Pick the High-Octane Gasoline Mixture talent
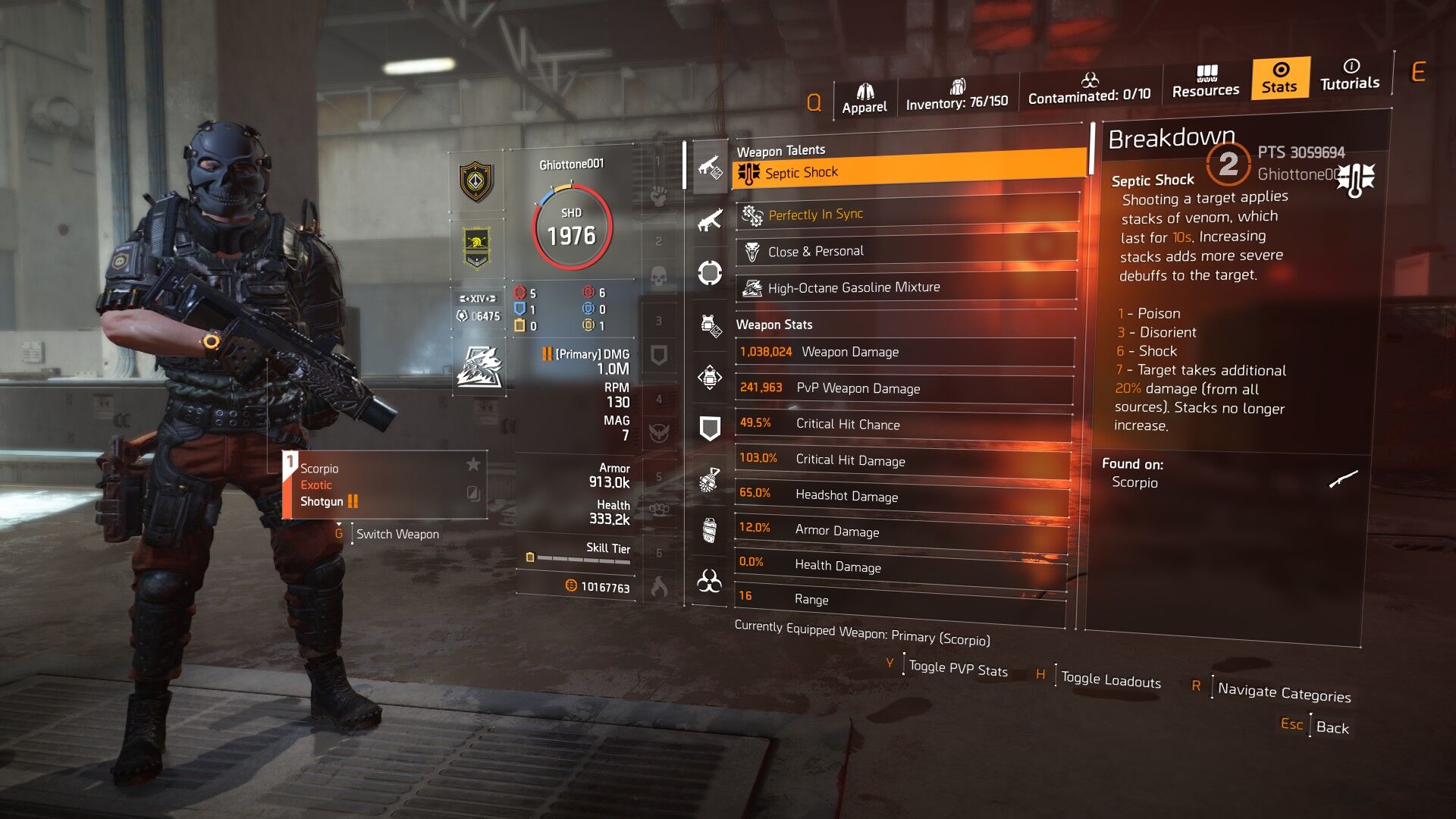This screenshot has width=1456, height=819. coord(907,287)
